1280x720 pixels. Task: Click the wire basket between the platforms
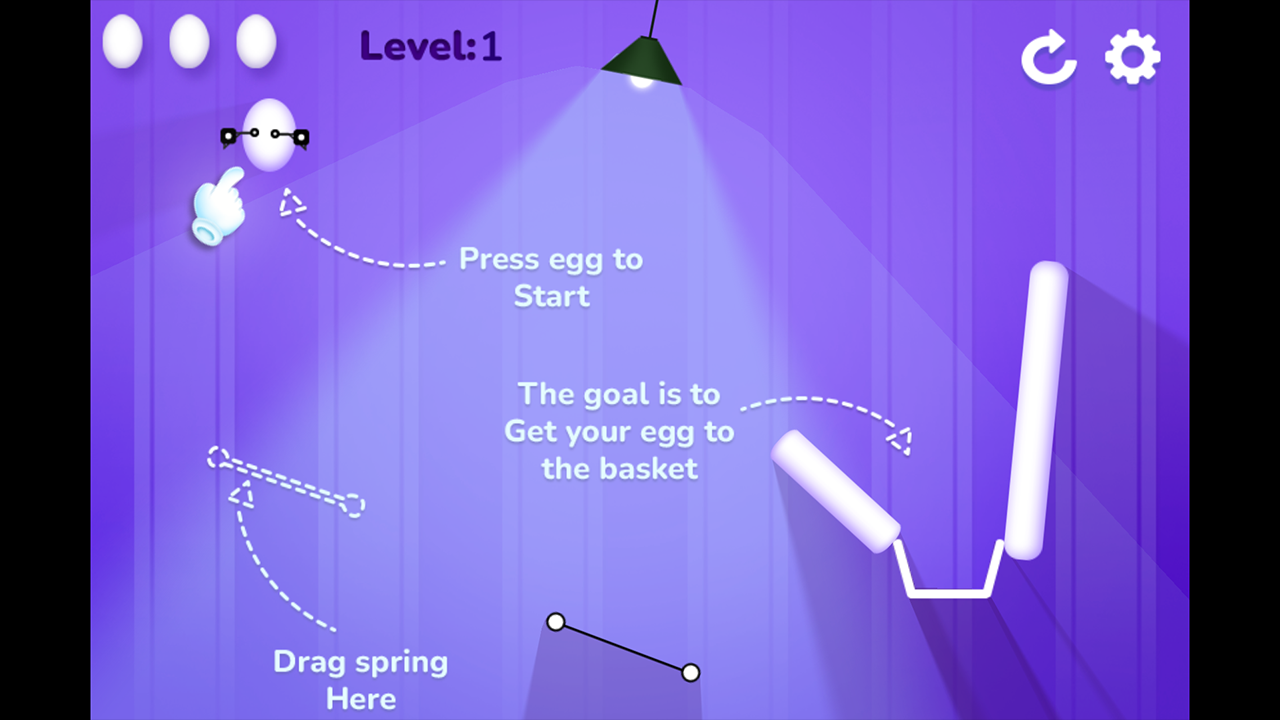(948, 575)
